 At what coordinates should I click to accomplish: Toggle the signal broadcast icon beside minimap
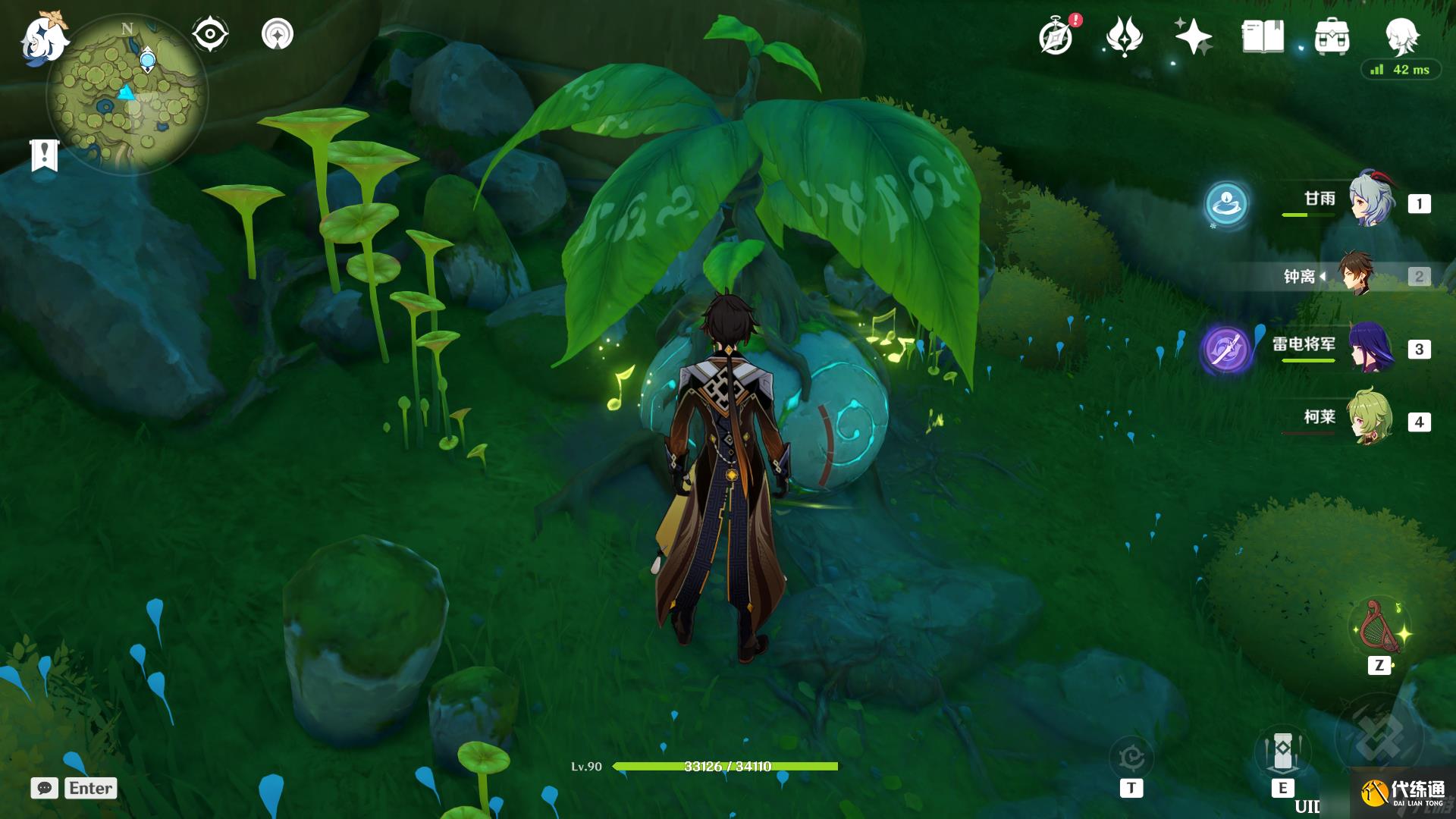pos(277,34)
